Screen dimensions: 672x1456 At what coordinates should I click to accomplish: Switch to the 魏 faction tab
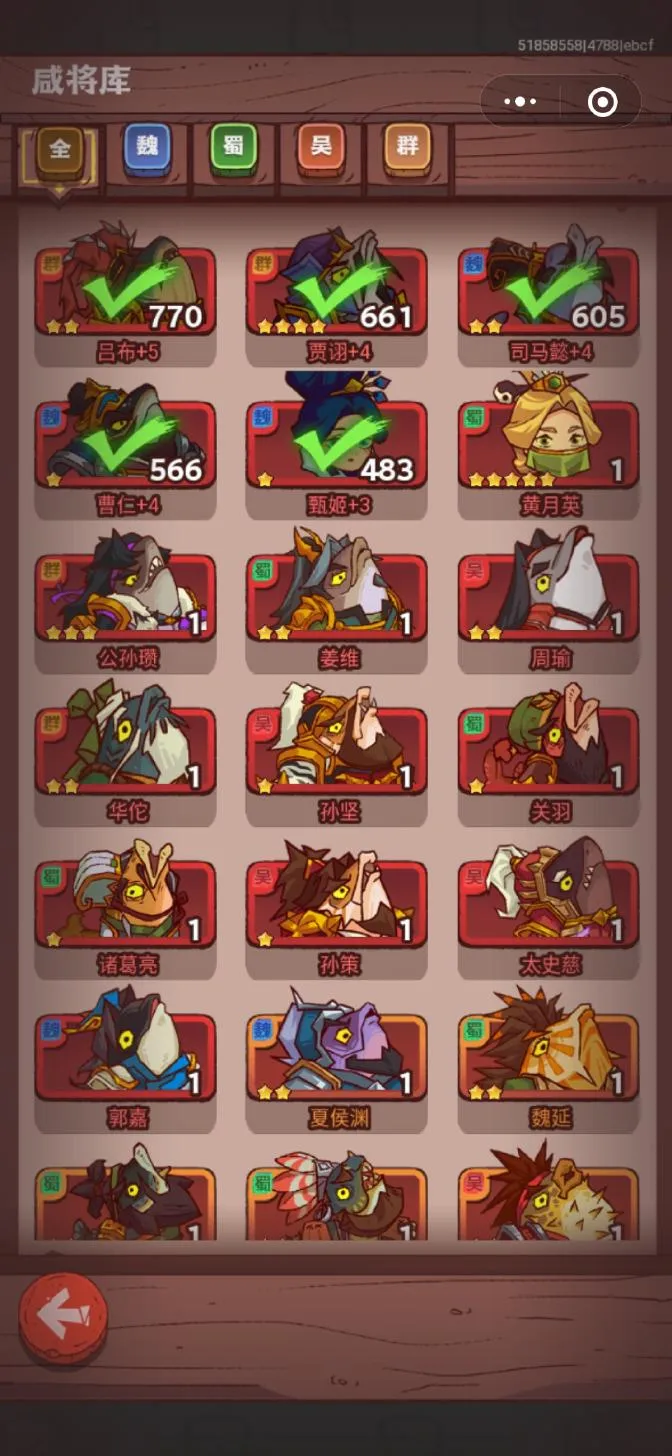tap(147, 147)
